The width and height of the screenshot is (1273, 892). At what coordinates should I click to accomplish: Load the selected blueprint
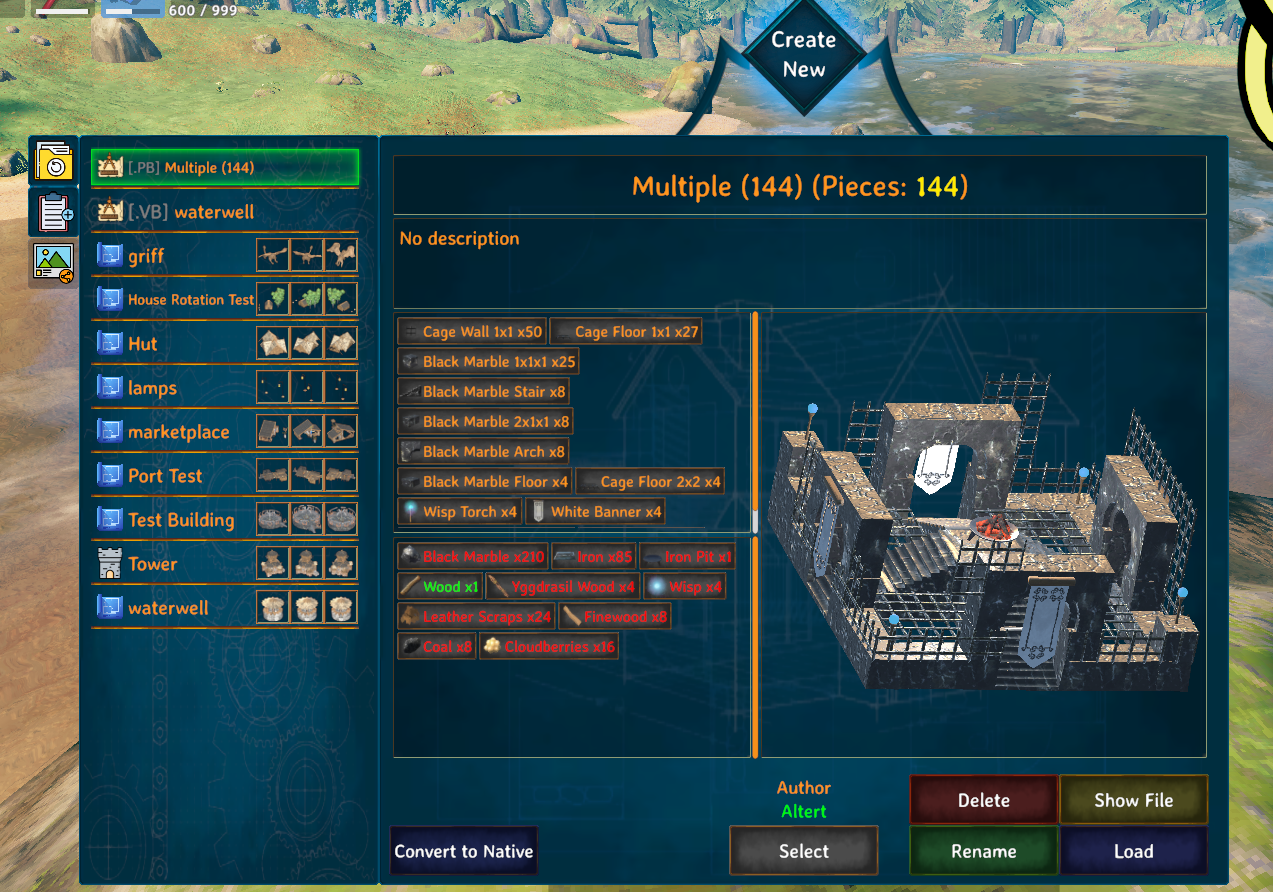click(1133, 851)
